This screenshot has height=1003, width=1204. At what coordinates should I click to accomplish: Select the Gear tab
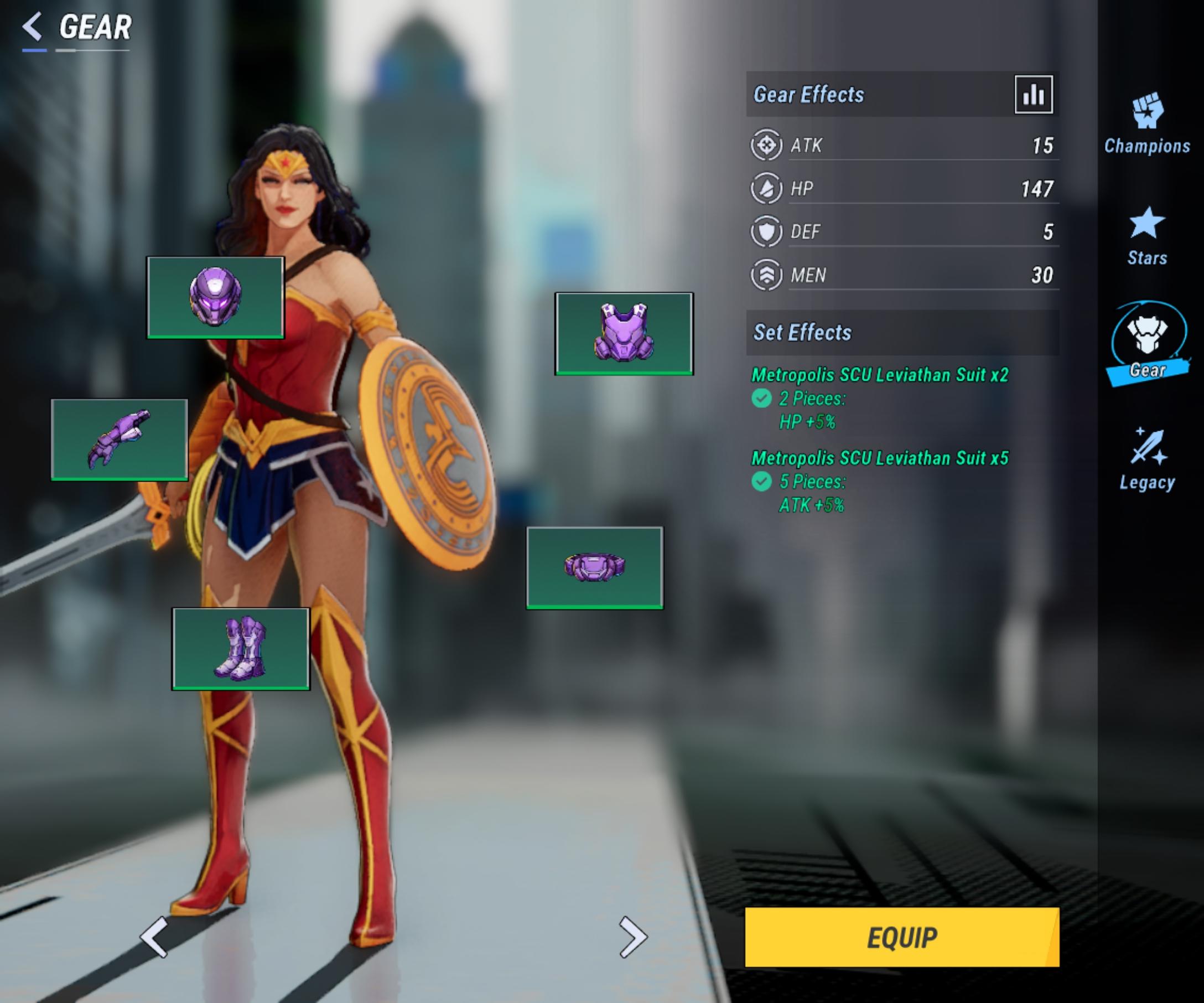coord(1147,345)
